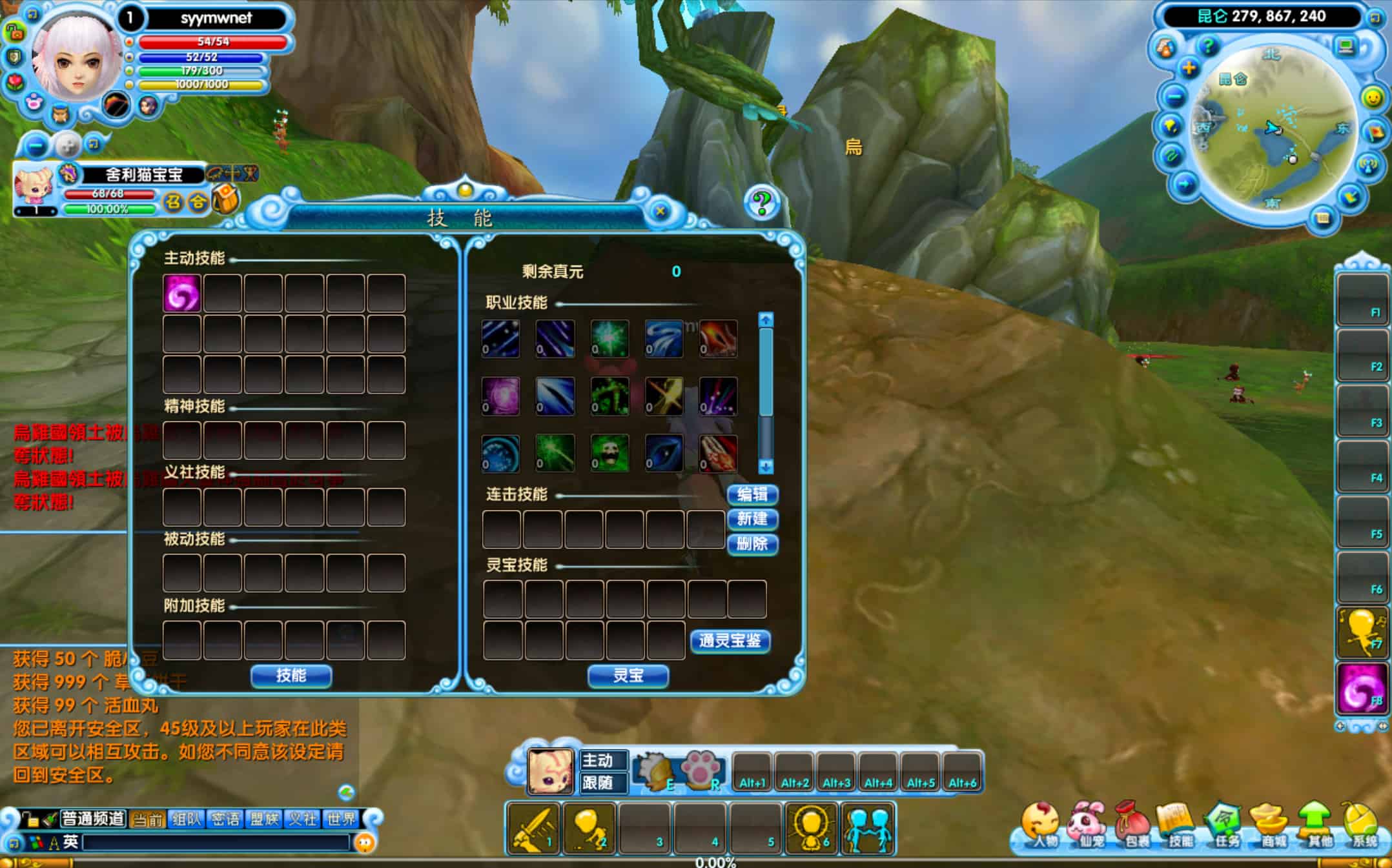Close the 技能 skill window
The image size is (1392, 868).
[660, 211]
